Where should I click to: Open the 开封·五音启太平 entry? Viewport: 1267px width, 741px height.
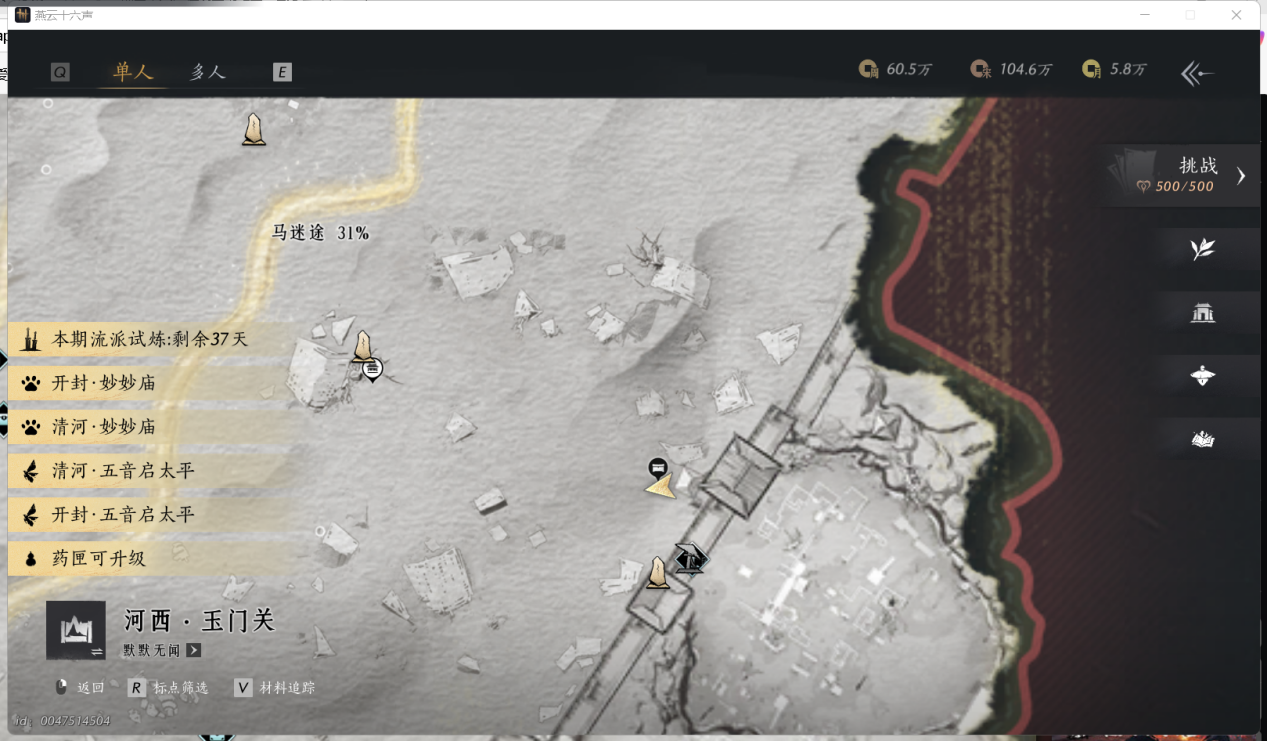click(x=122, y=515)
